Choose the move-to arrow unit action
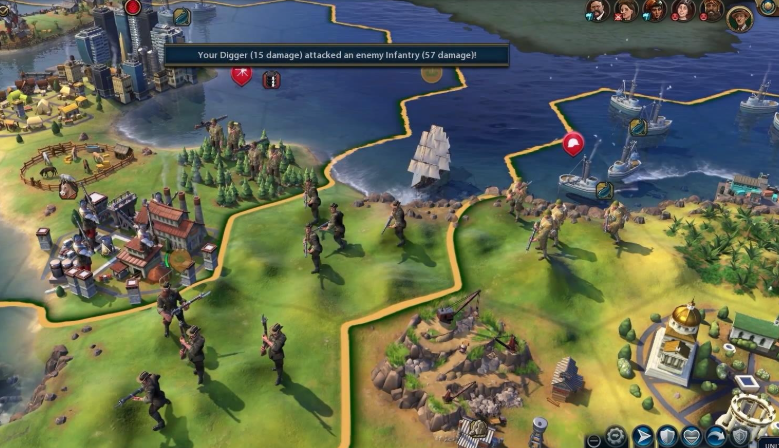The image size is (779, 448). tap(642, 437)
